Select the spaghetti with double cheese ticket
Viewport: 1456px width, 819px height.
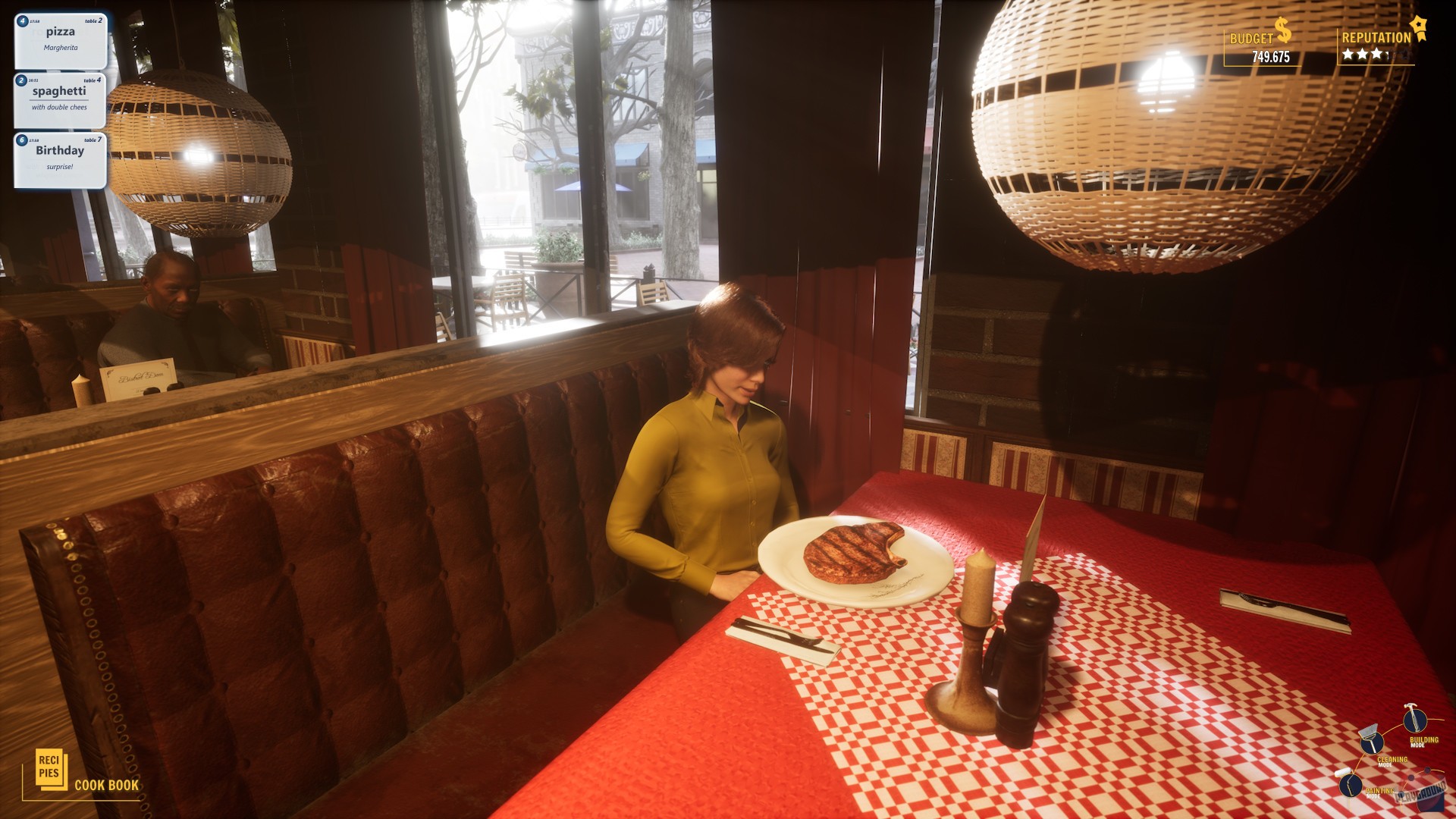(61, 99)
